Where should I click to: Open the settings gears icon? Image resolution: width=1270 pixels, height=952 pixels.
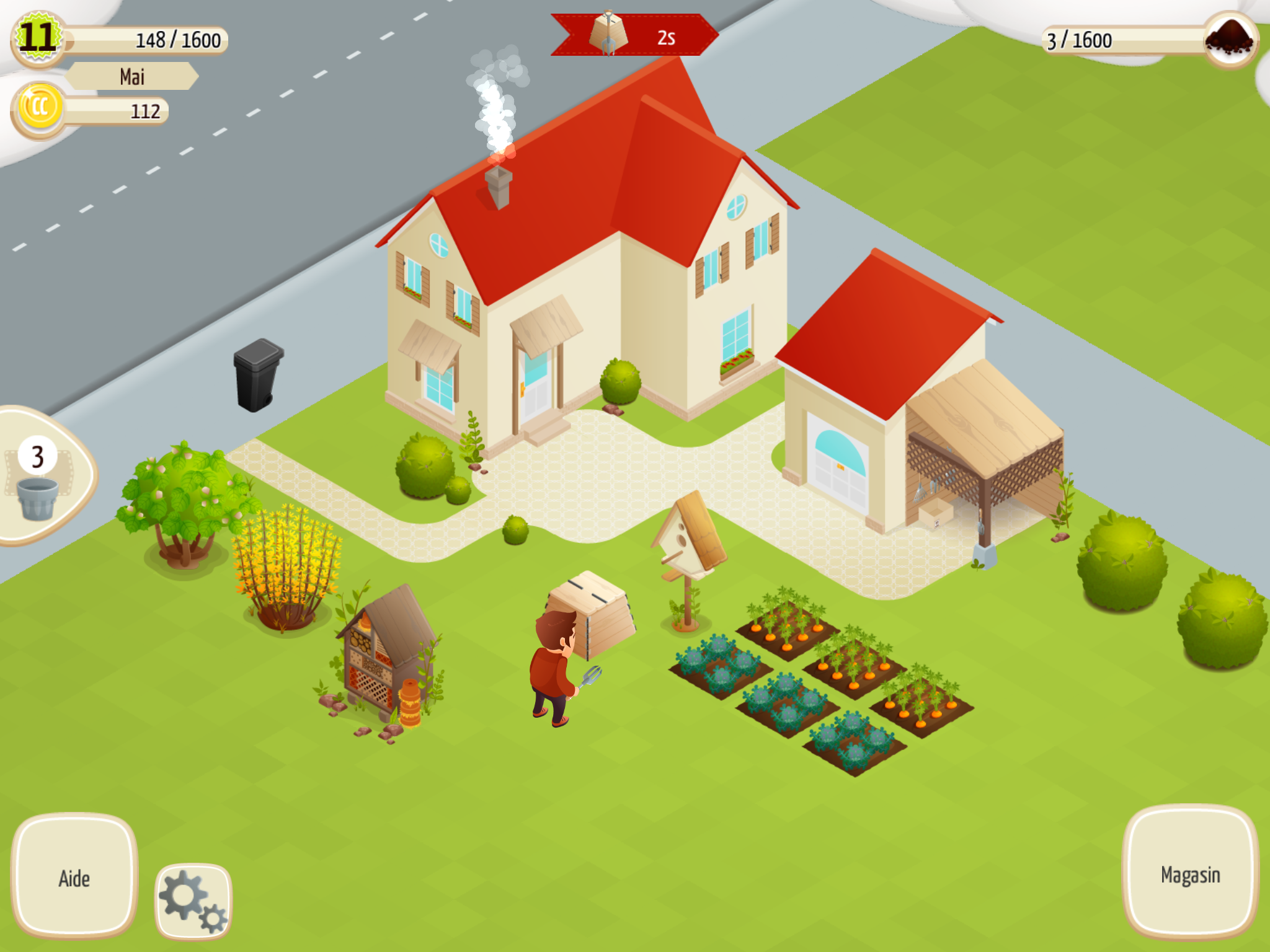pyautogui.click(x=192, y=897)
